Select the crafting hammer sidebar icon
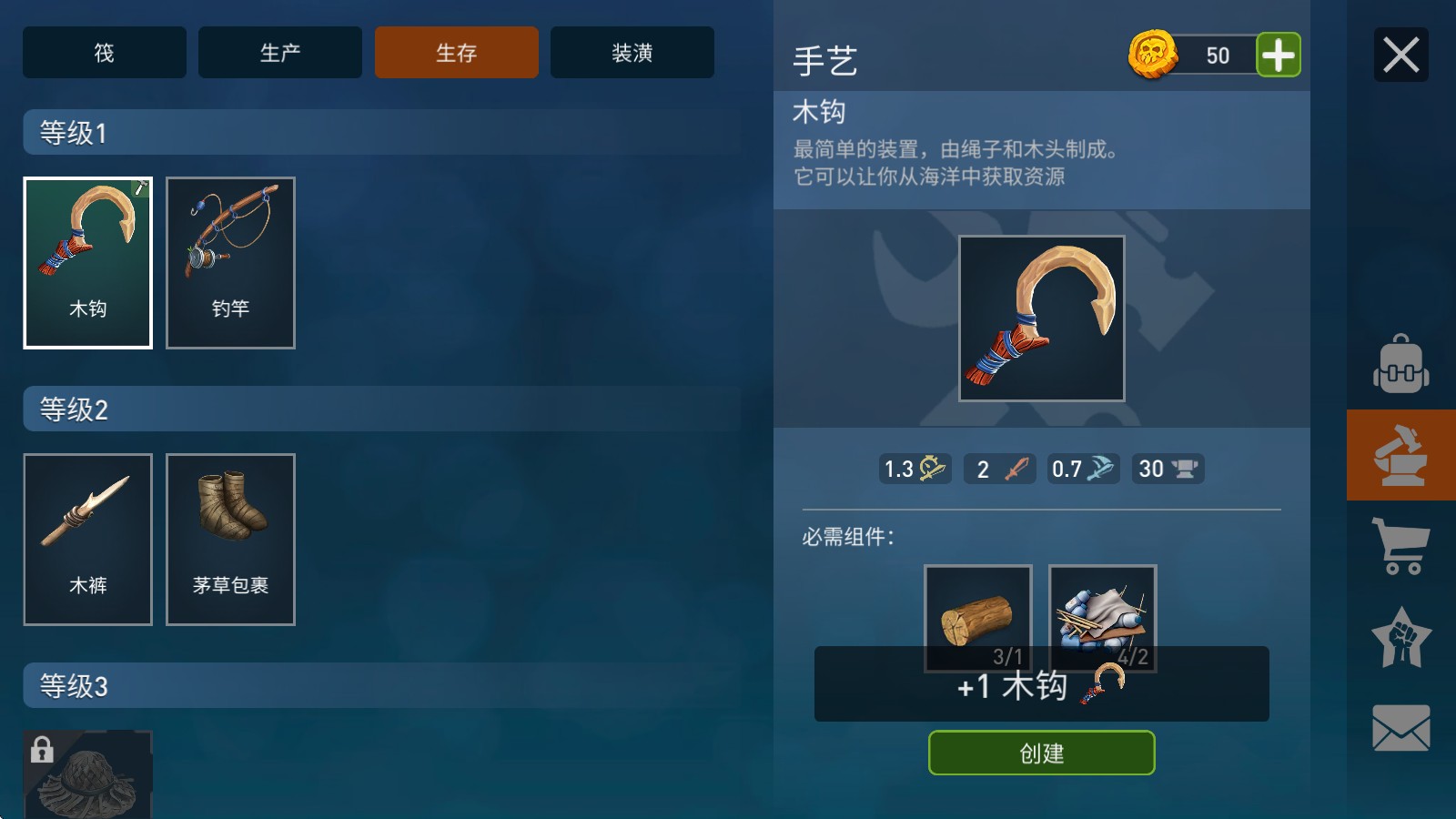 pos(1400,454)
